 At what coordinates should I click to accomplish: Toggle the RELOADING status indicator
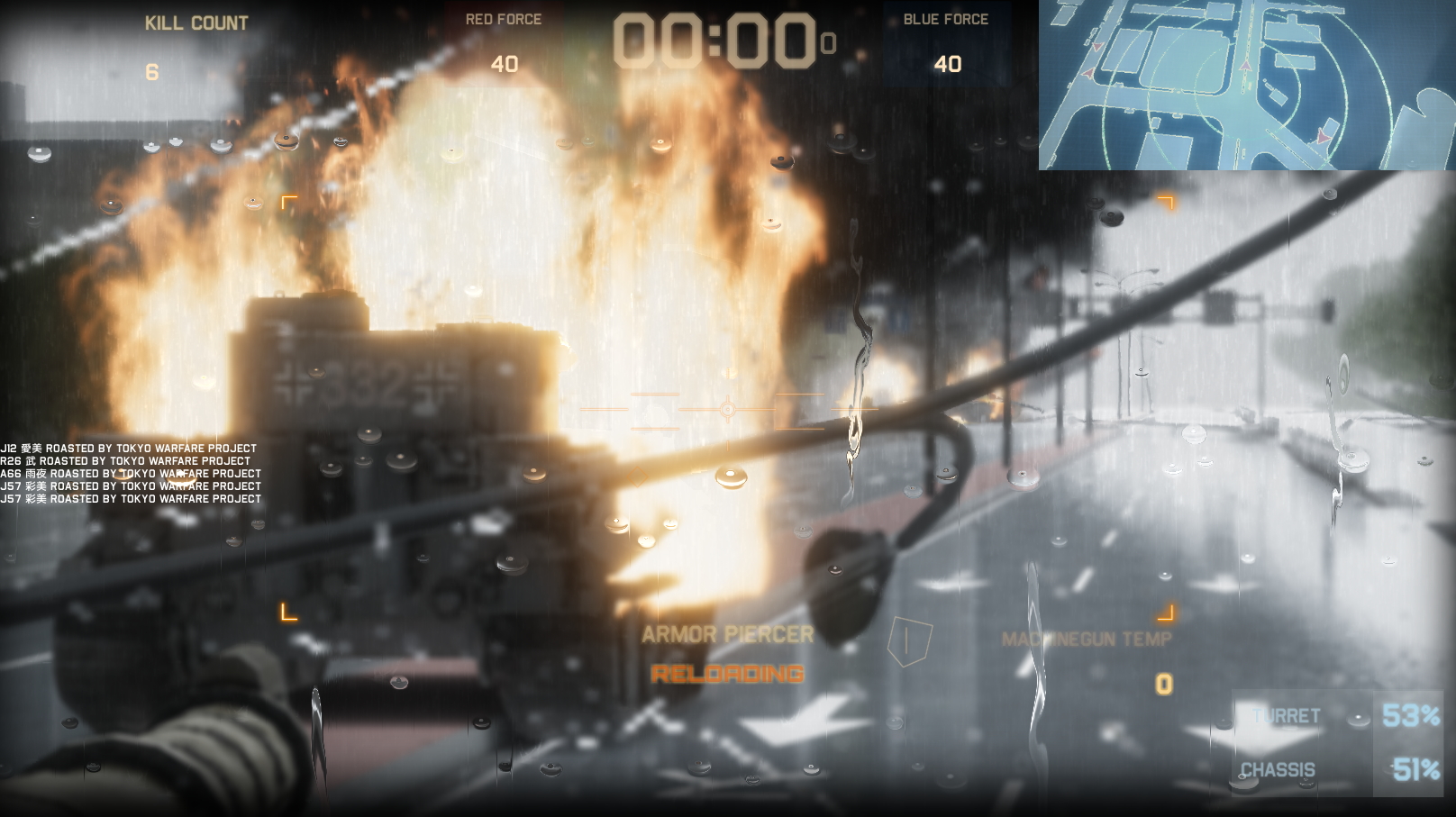tap(729, 672)
